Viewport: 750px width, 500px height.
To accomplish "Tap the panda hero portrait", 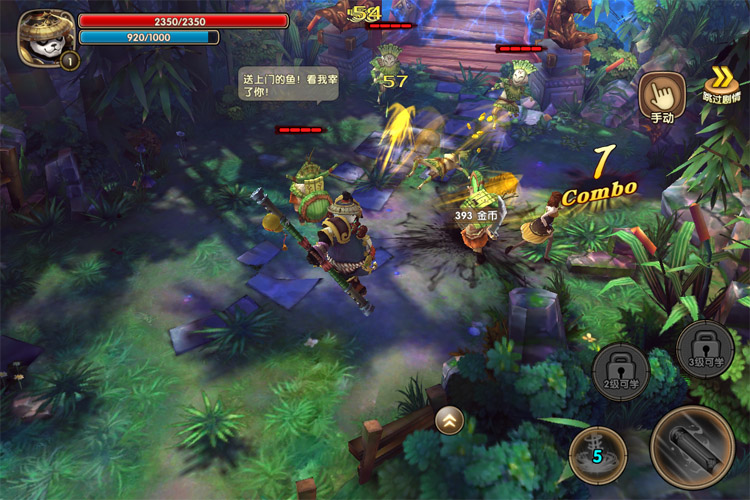I will [x=45, y=39].
